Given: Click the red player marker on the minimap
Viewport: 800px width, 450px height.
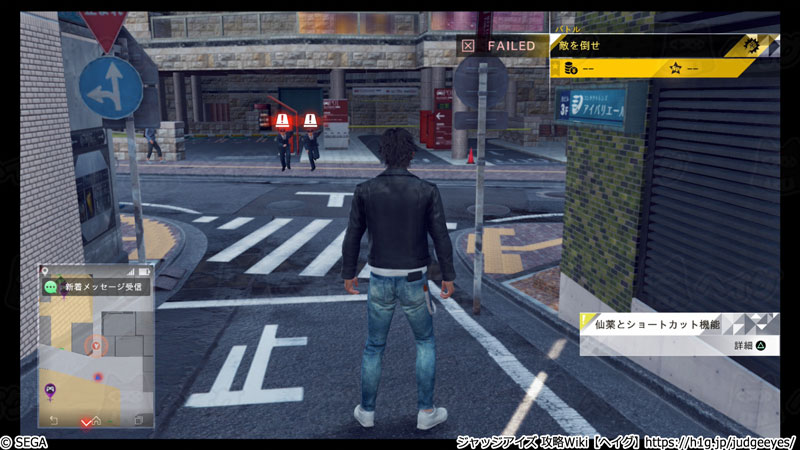Looking at the screenshot, I should pos(96,346).
